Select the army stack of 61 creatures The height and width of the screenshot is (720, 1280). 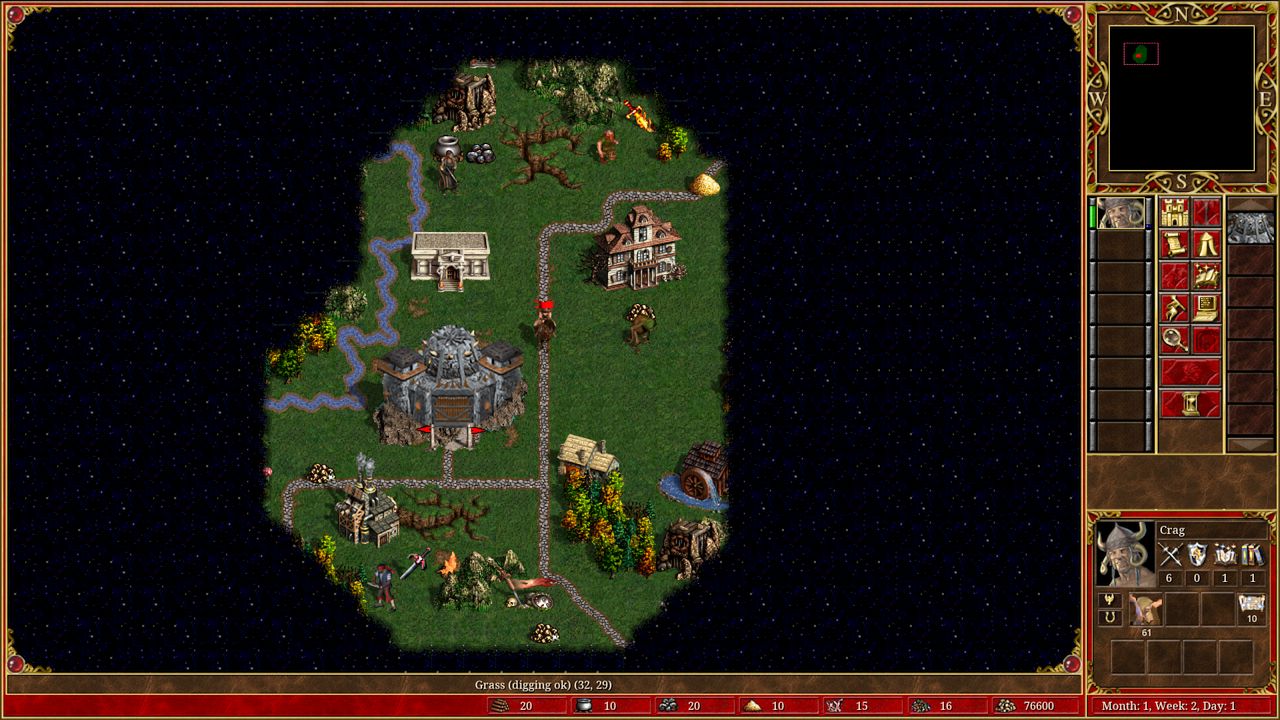coord(1145,610)
